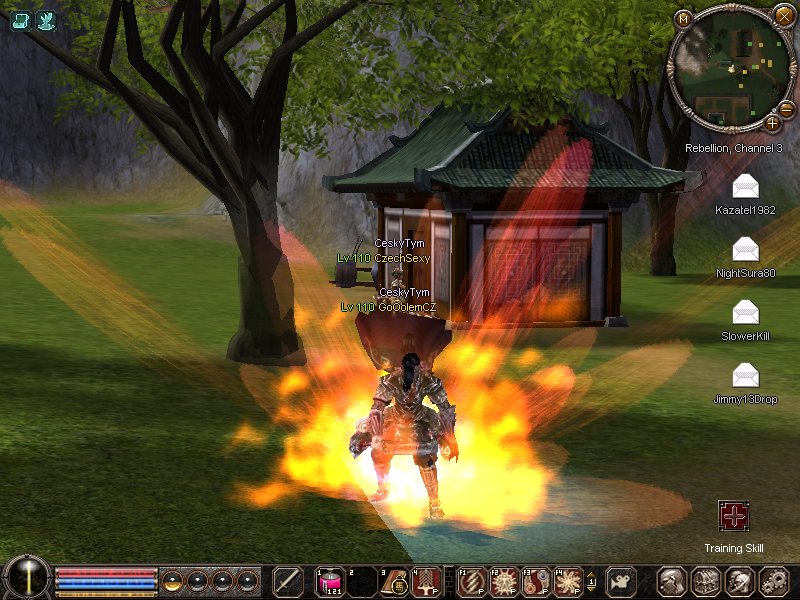The image size is (800, 600).
Task: Select the sprout buff icon at top left
Action: [46, 19]
